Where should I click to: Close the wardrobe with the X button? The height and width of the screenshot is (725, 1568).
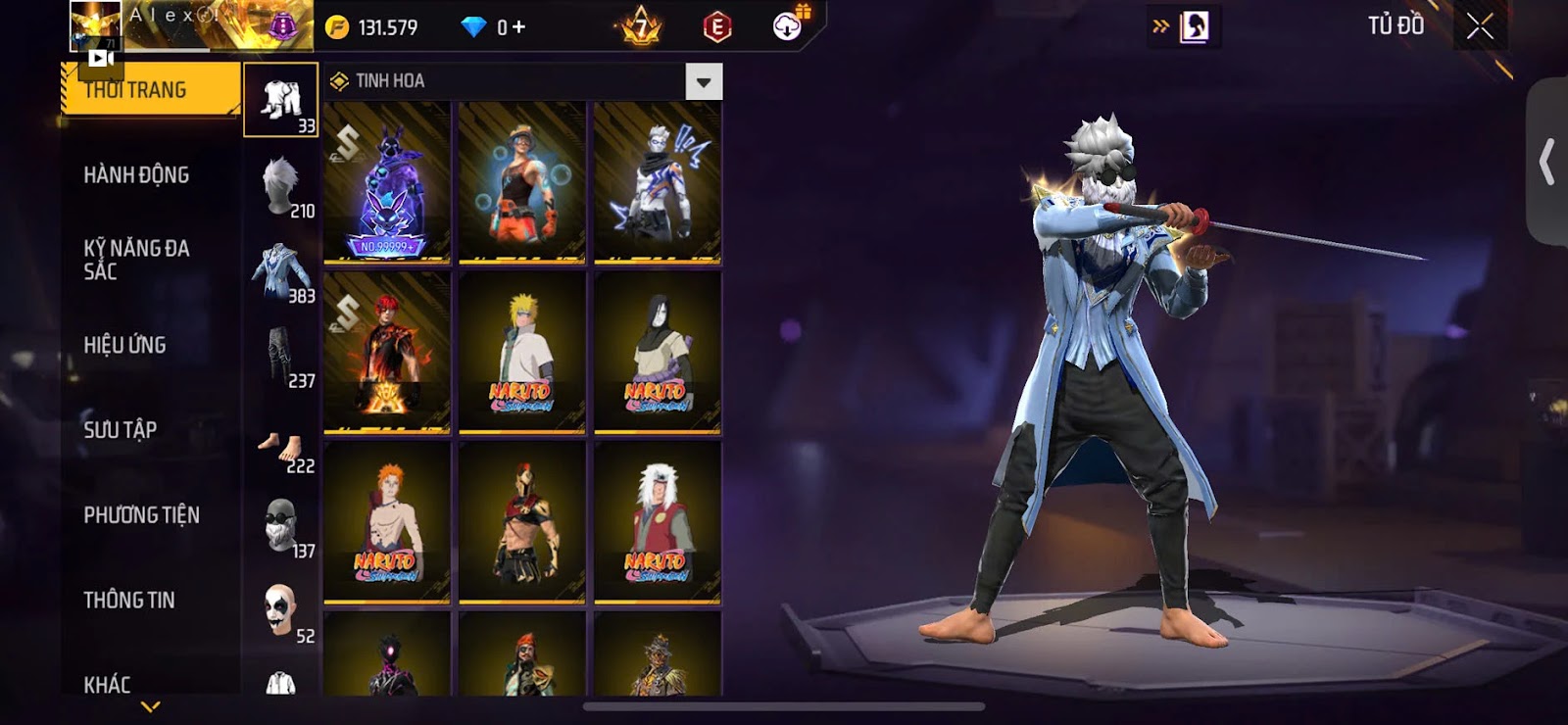1479,26
